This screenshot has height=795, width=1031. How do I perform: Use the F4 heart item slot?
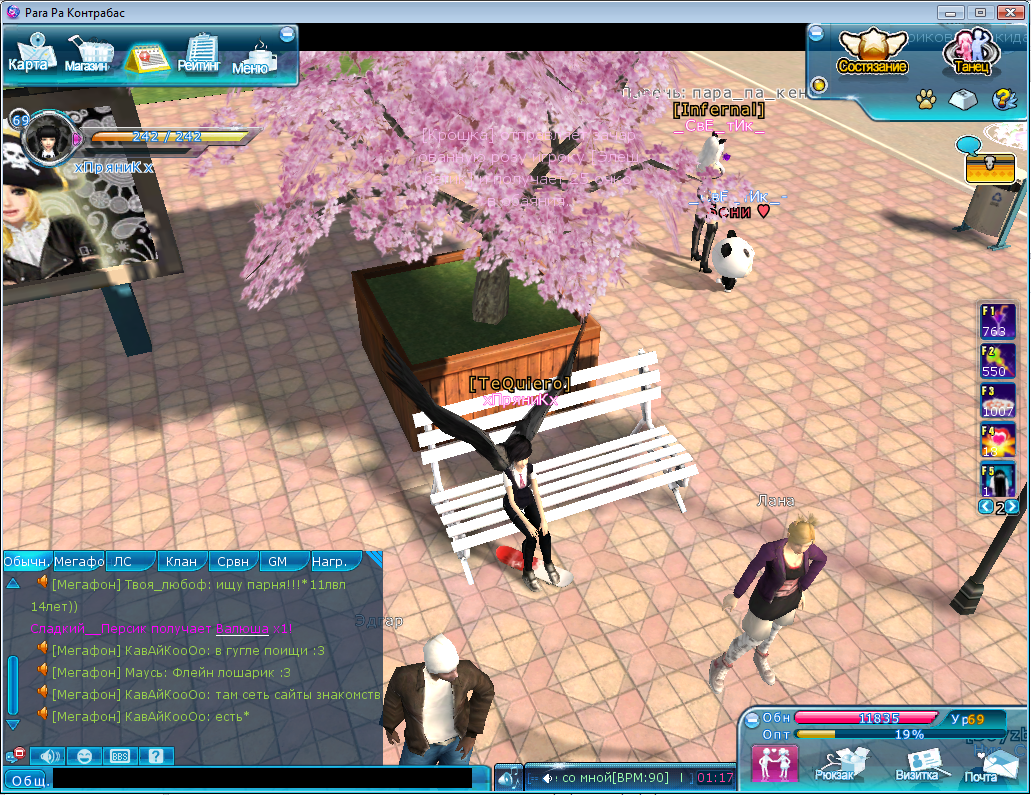click(997, 440)
